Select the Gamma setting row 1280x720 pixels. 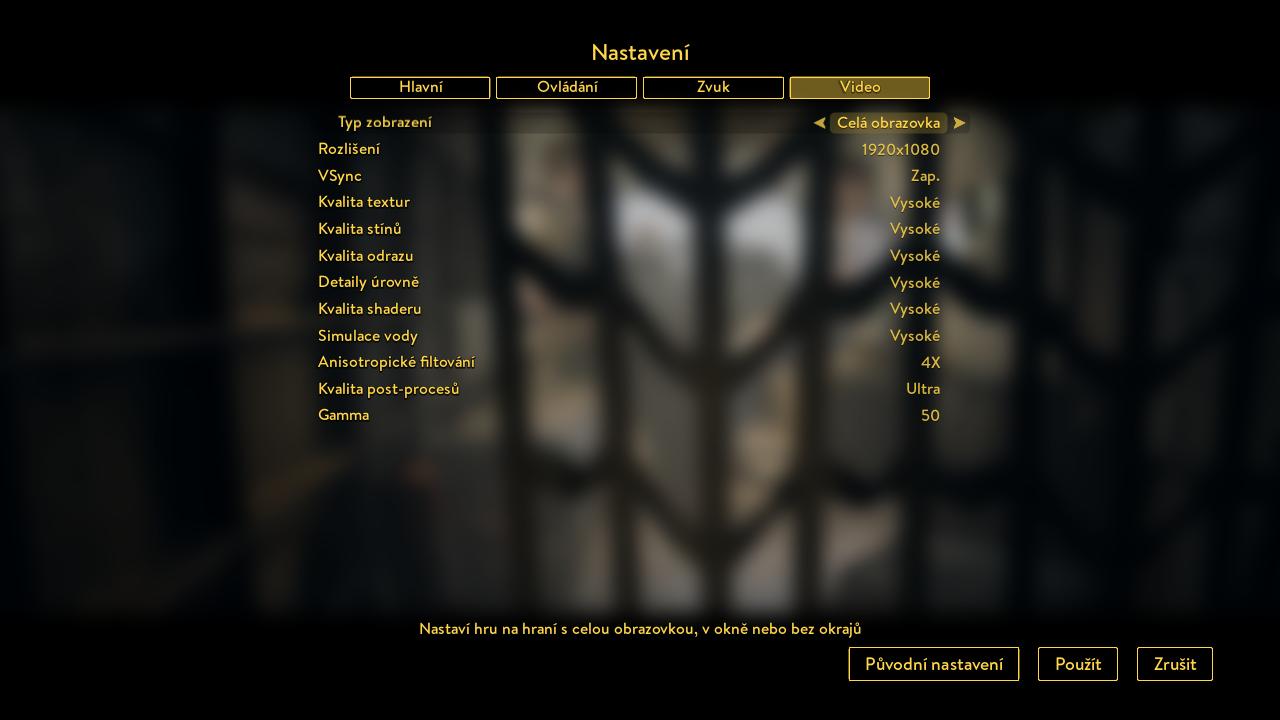(x=628, y=415)
